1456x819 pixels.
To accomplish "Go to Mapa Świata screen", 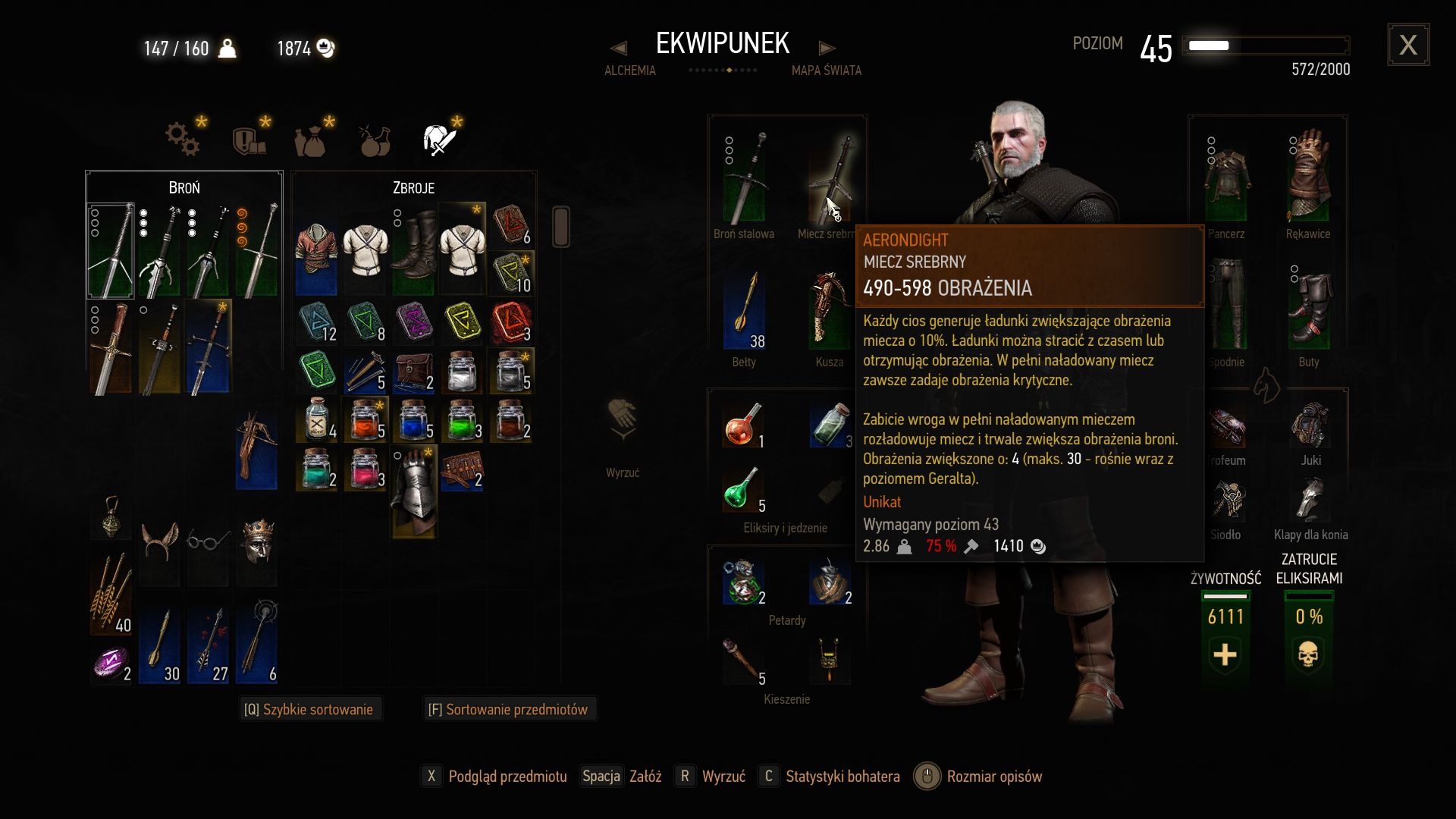I will point(826,71).
